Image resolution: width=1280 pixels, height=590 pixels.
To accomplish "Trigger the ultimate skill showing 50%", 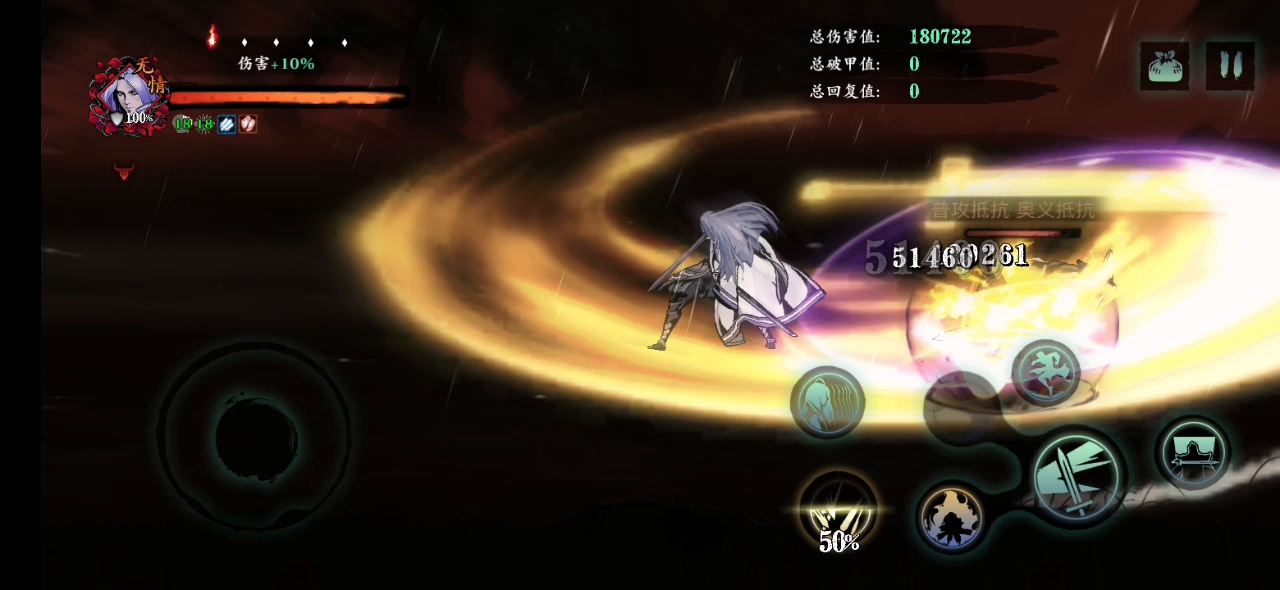I will coord(838,510).
